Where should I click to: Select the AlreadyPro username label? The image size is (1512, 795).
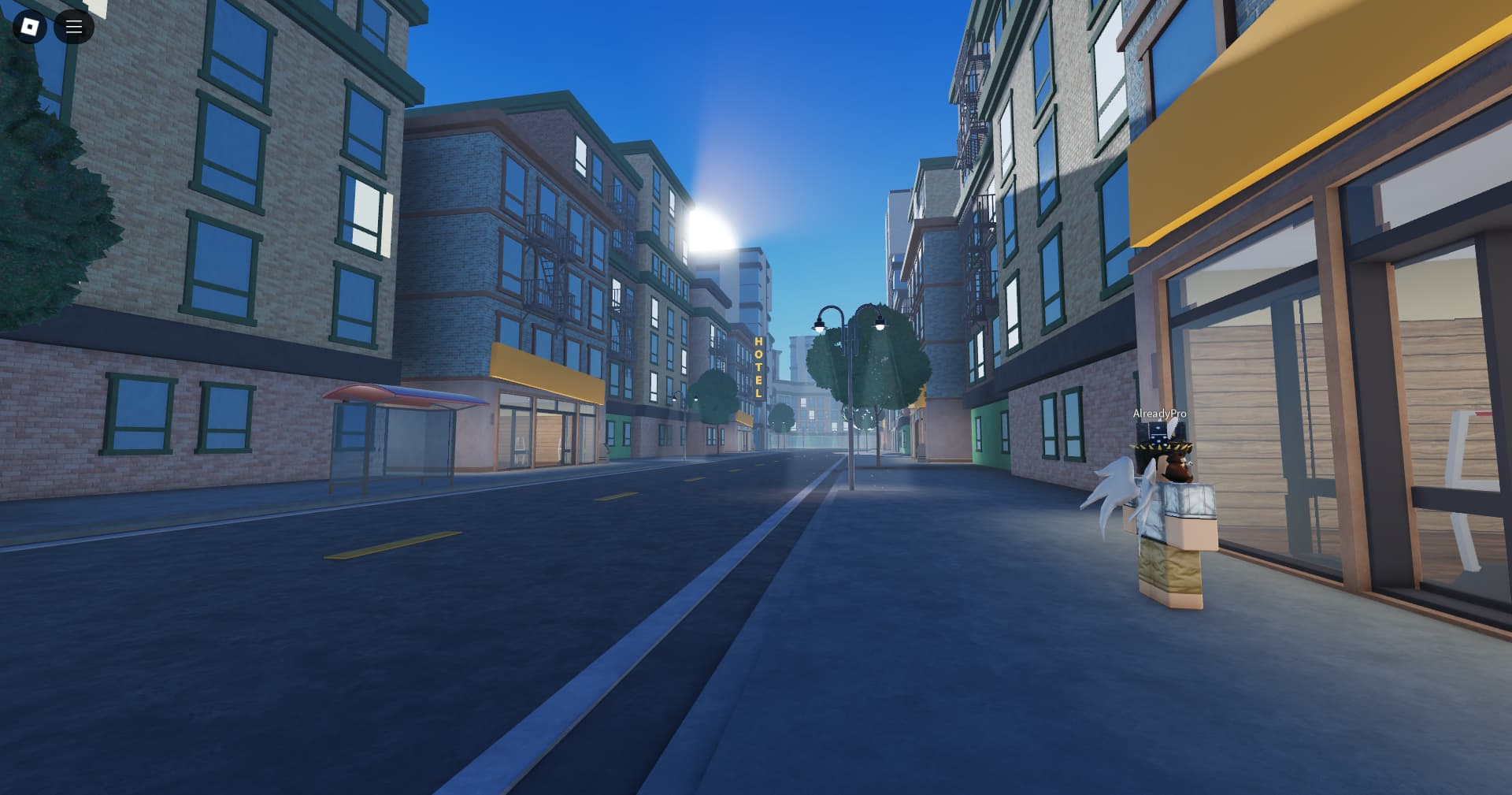pyautogui.click(x=1158, y=413)
